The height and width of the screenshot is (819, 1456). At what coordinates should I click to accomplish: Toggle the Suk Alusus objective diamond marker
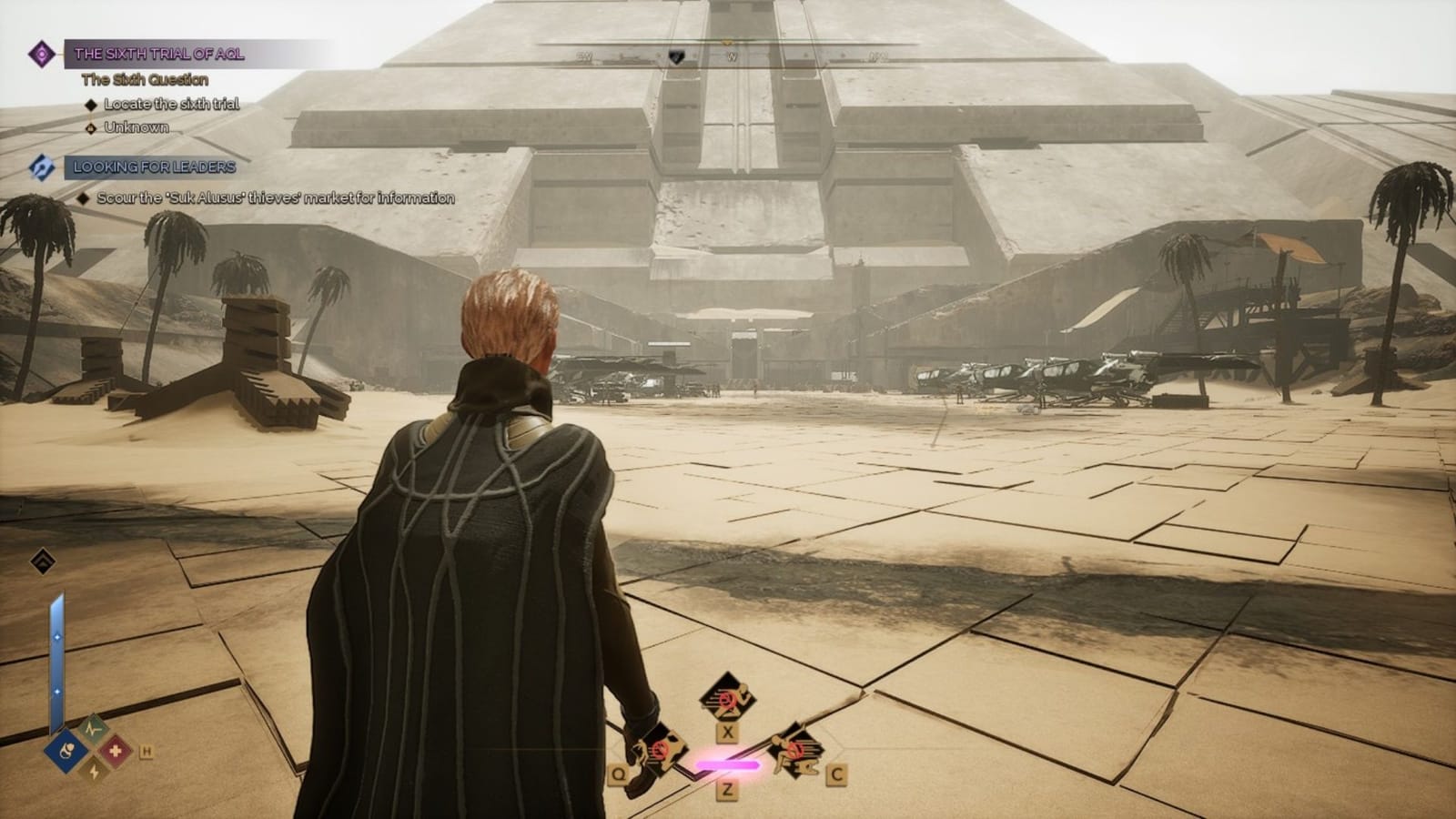pyautogui.click(x=83, y=195)
